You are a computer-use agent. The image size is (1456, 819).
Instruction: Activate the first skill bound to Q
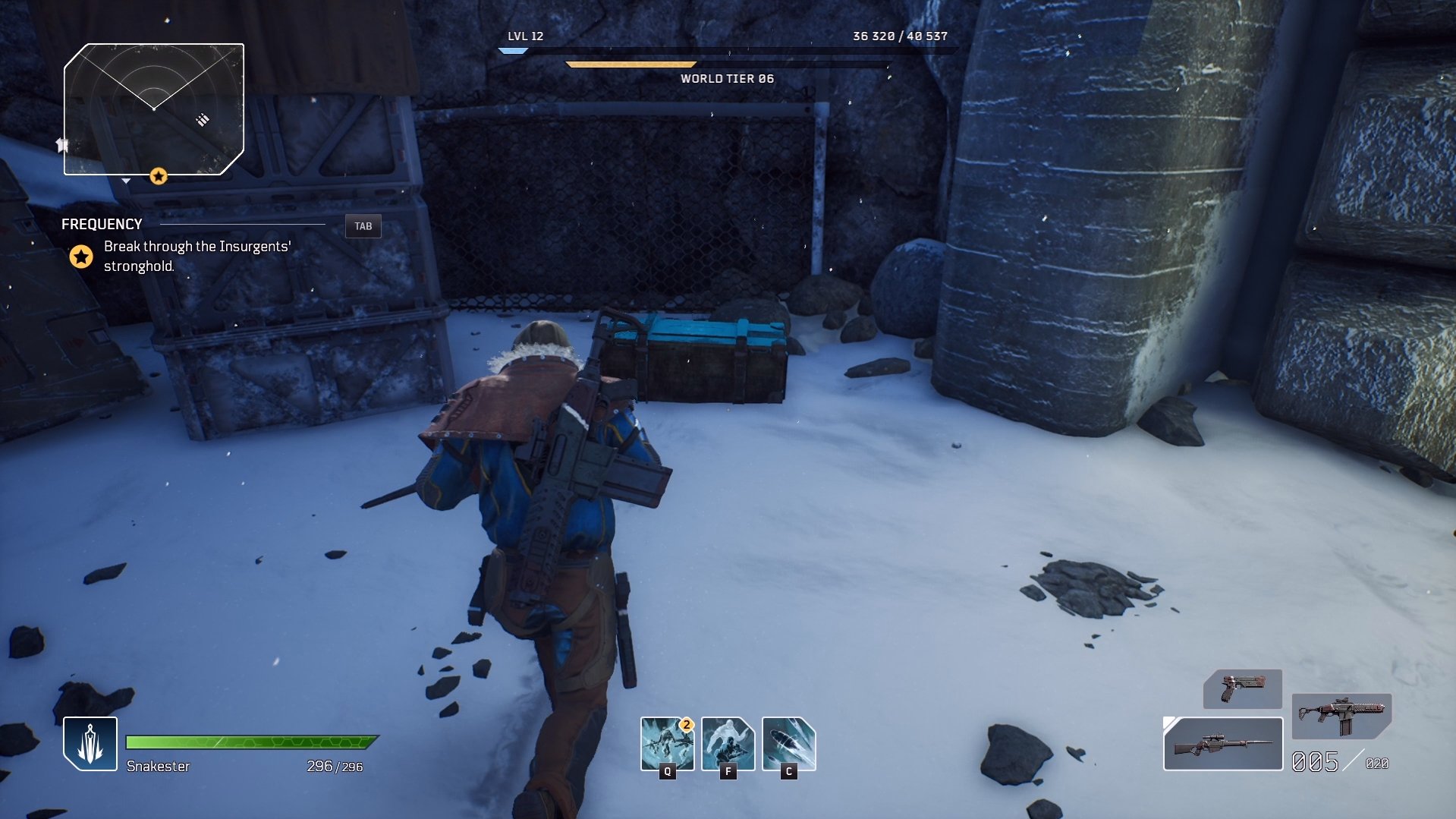click(x=667, y=743)
